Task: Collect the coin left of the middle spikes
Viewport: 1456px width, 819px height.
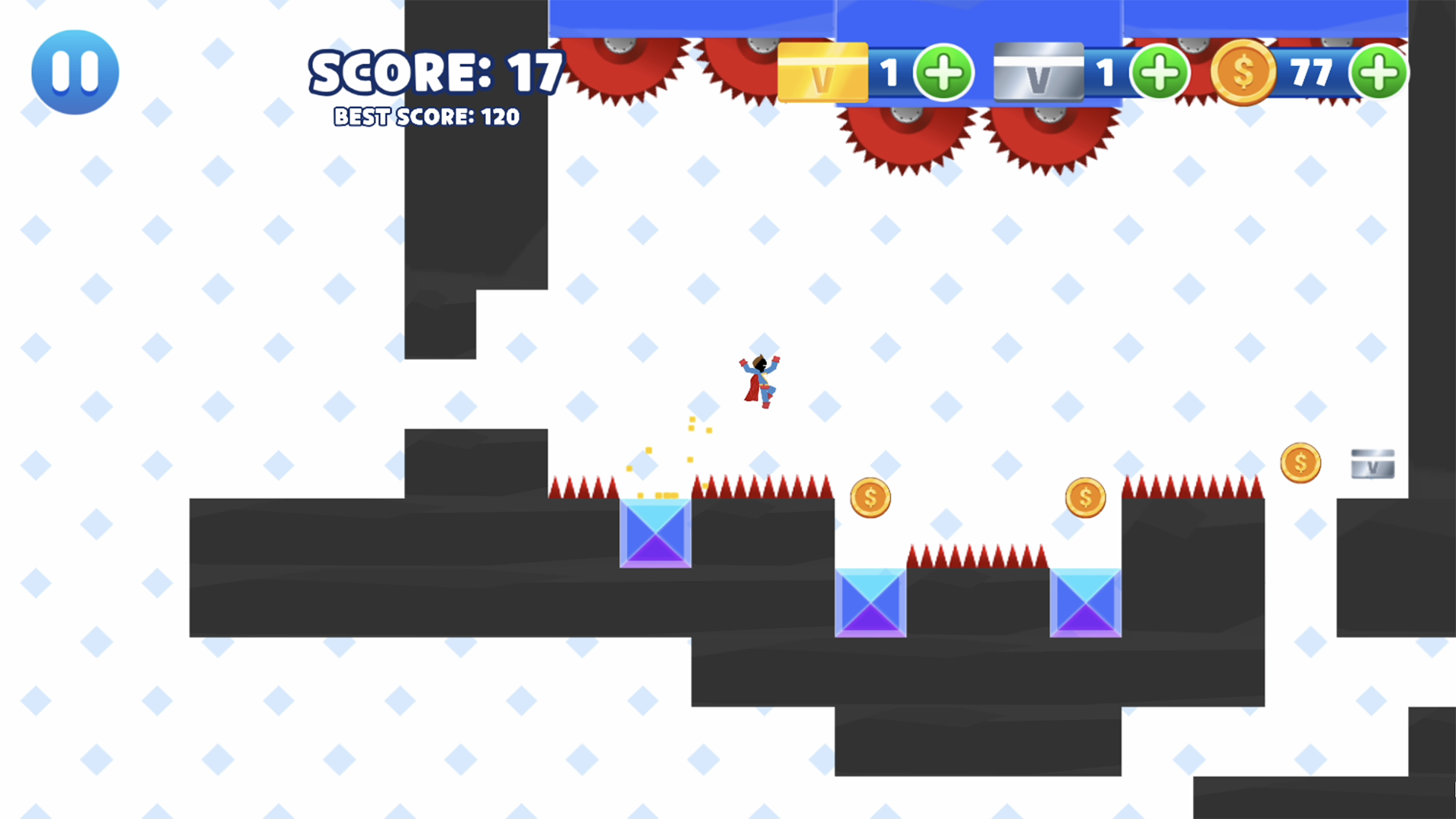Action: (x=871, y=497)
